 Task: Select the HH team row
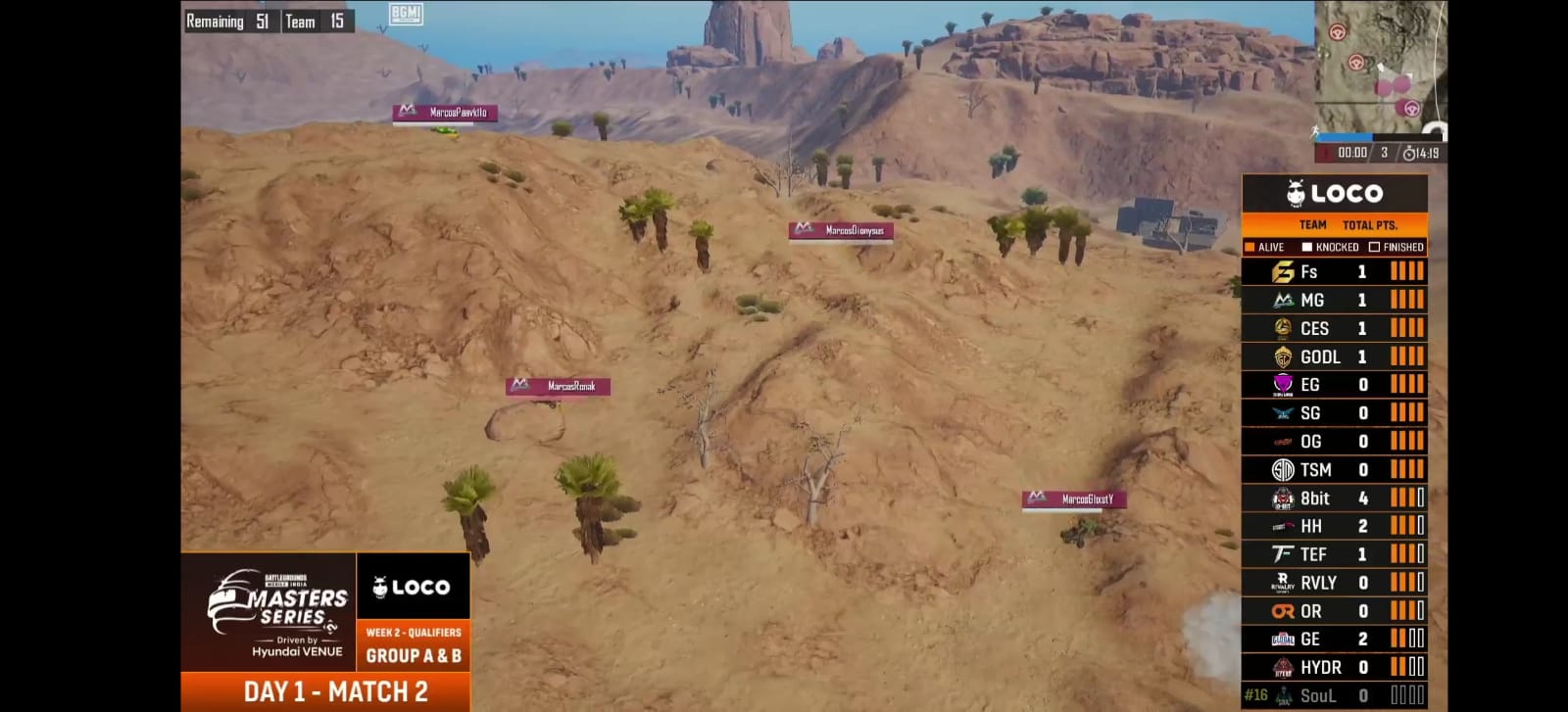pyautogui.click(x=1334, y=526)
